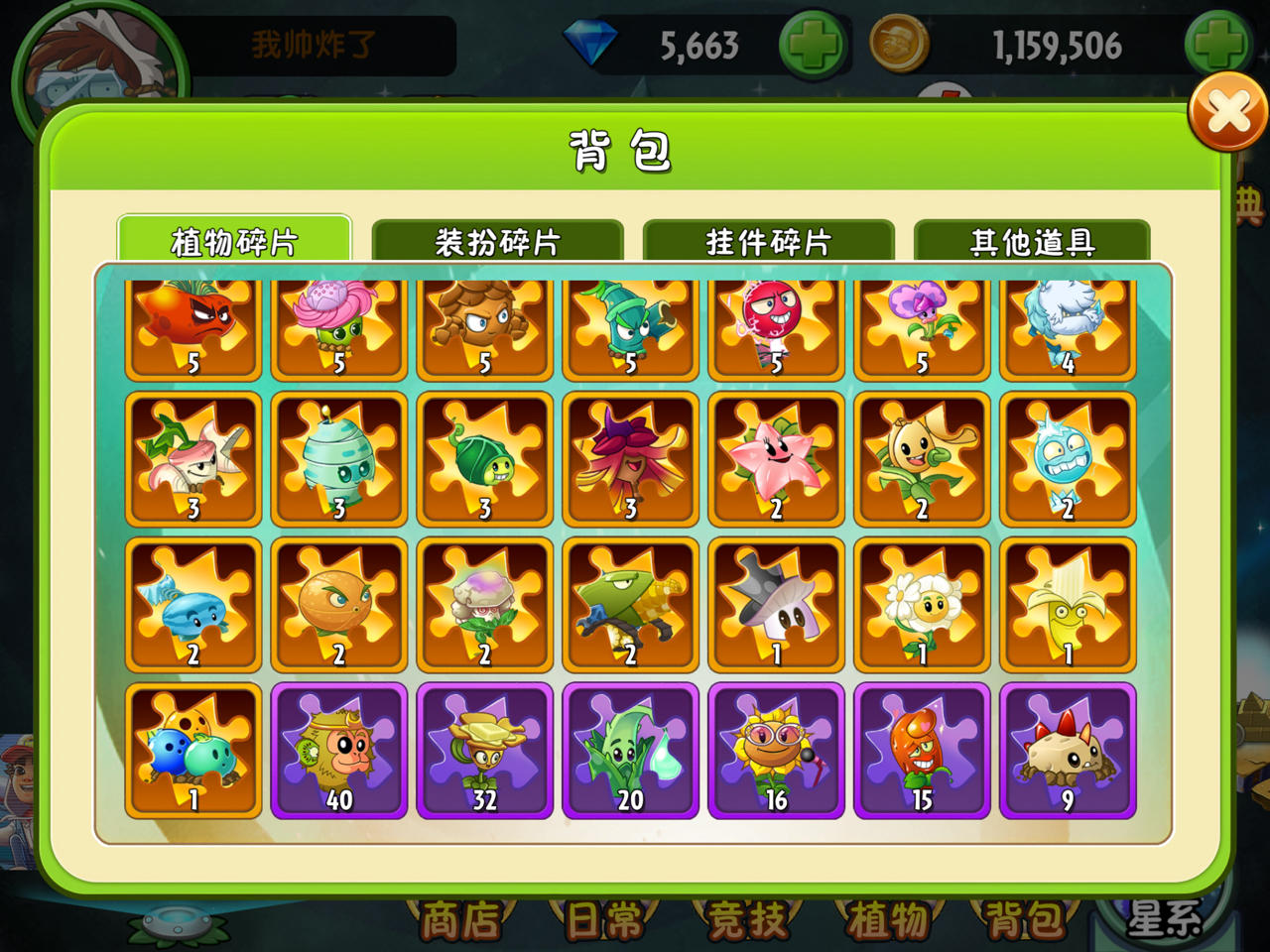Click the orange citrus plant fragment
Image resolution: width=1270 pixels, height=952 pixels.
(x=338, y=605)
